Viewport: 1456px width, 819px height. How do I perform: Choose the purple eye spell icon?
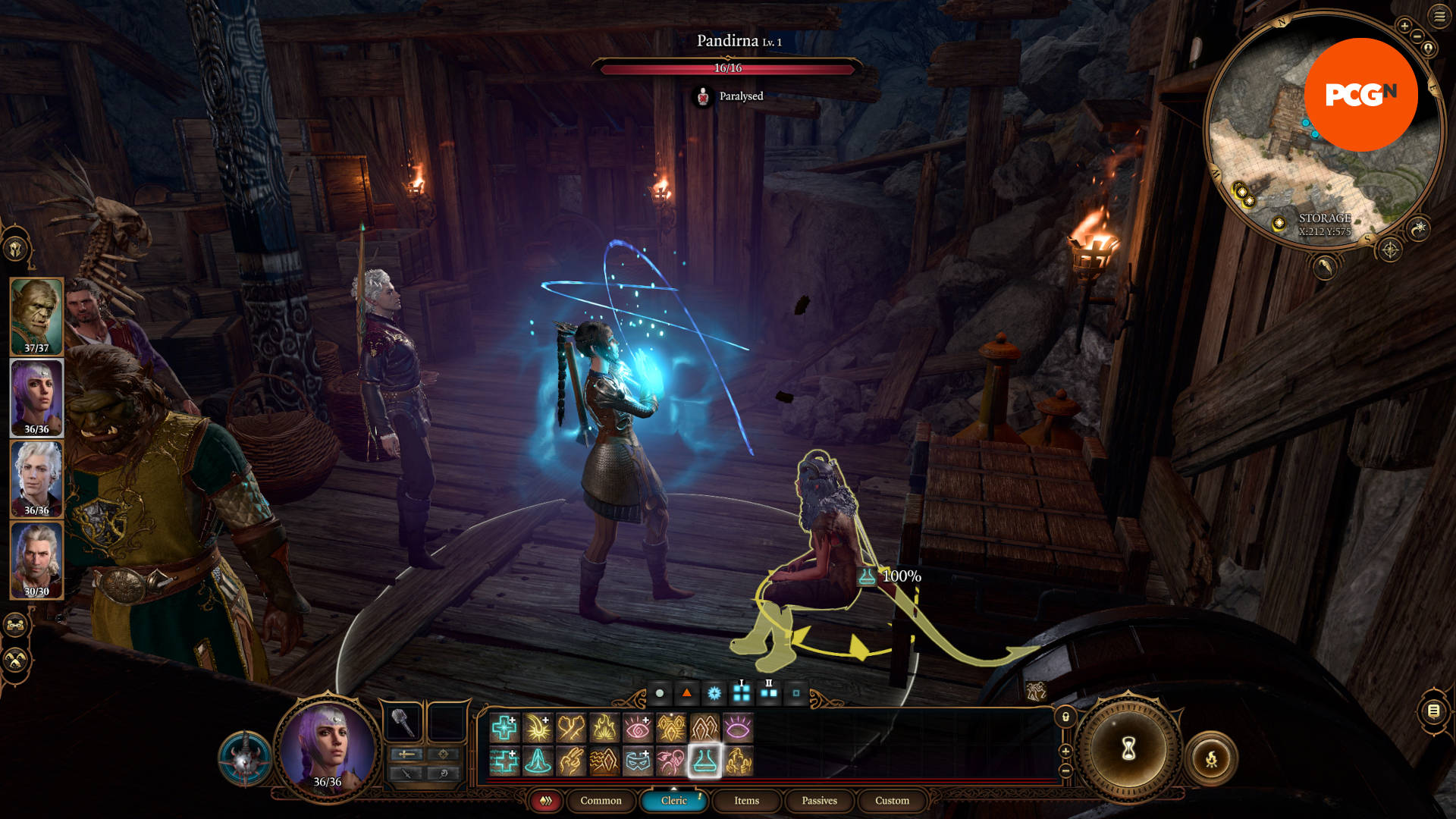(738, 728)
